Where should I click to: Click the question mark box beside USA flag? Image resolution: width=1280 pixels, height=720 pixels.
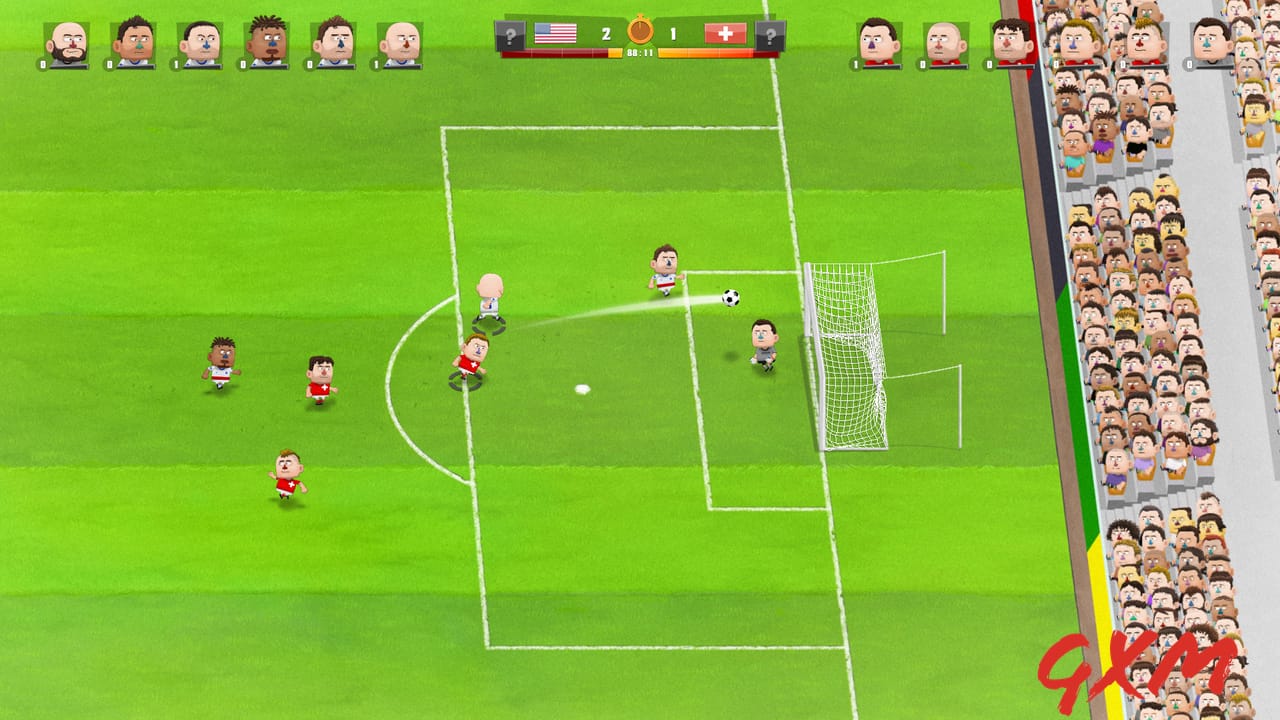[x=510, y=37]
